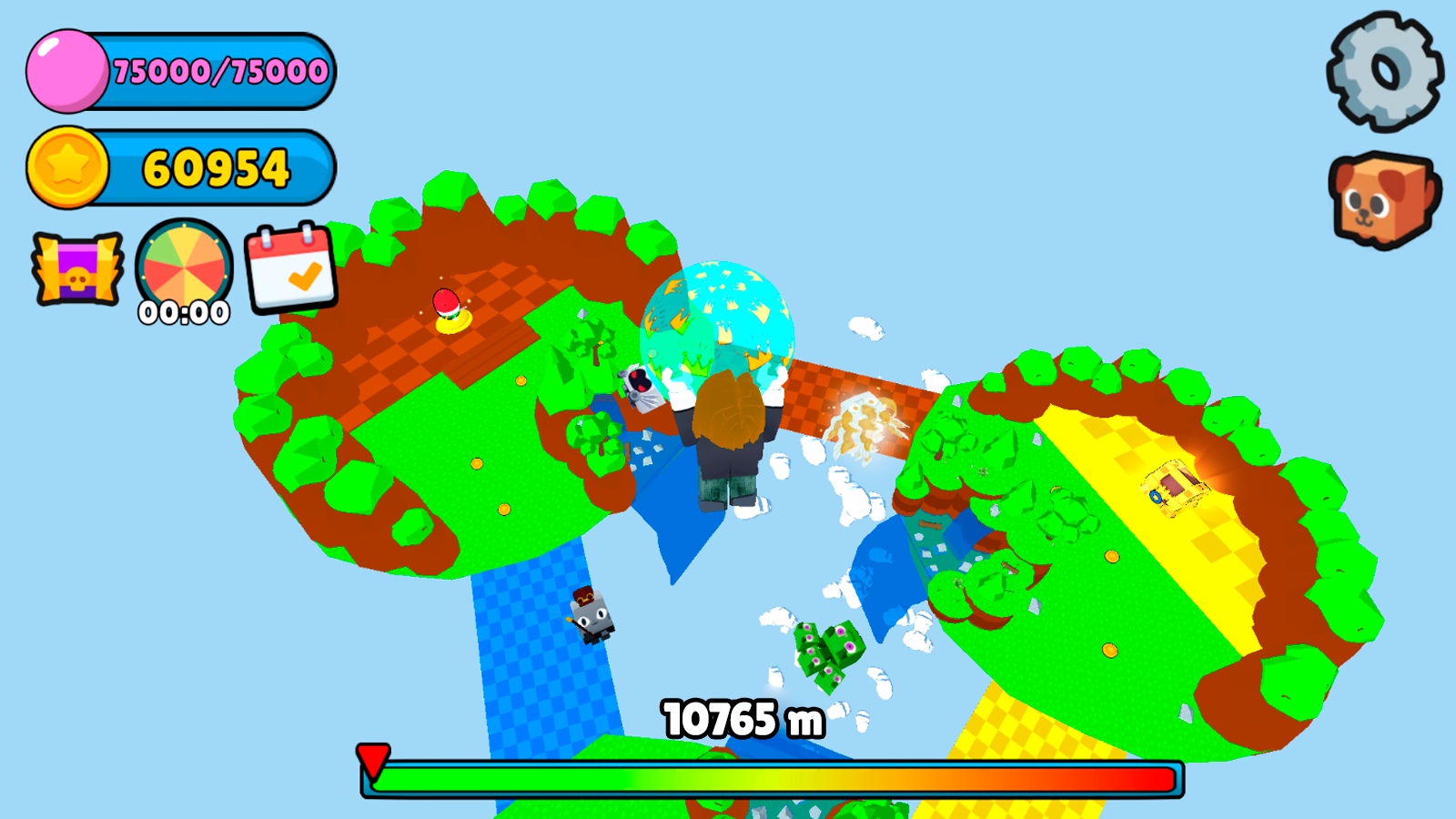
Task: Open the daily calendar rewards
Action: (289, 270)
